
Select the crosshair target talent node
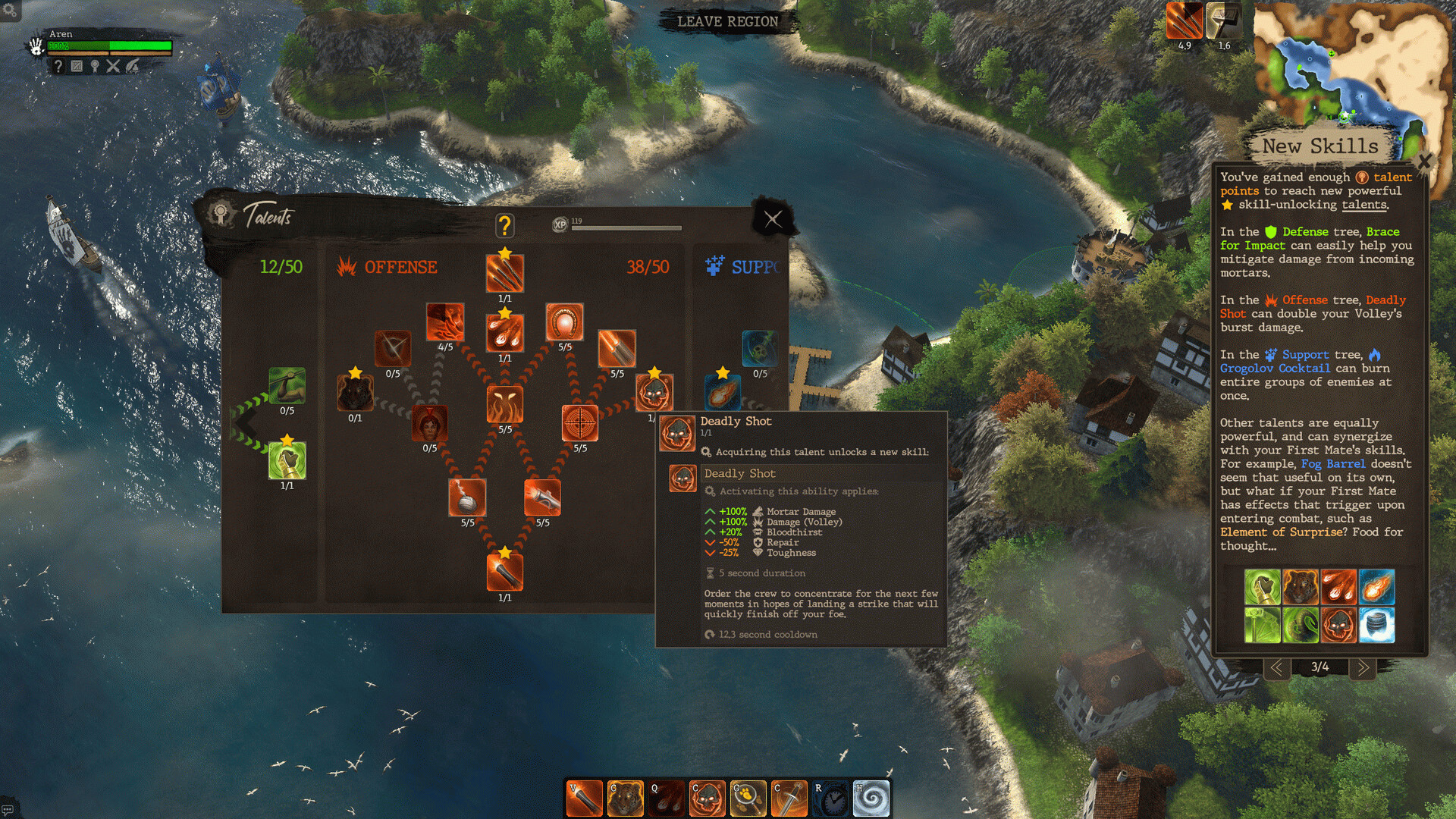(580, 423)
